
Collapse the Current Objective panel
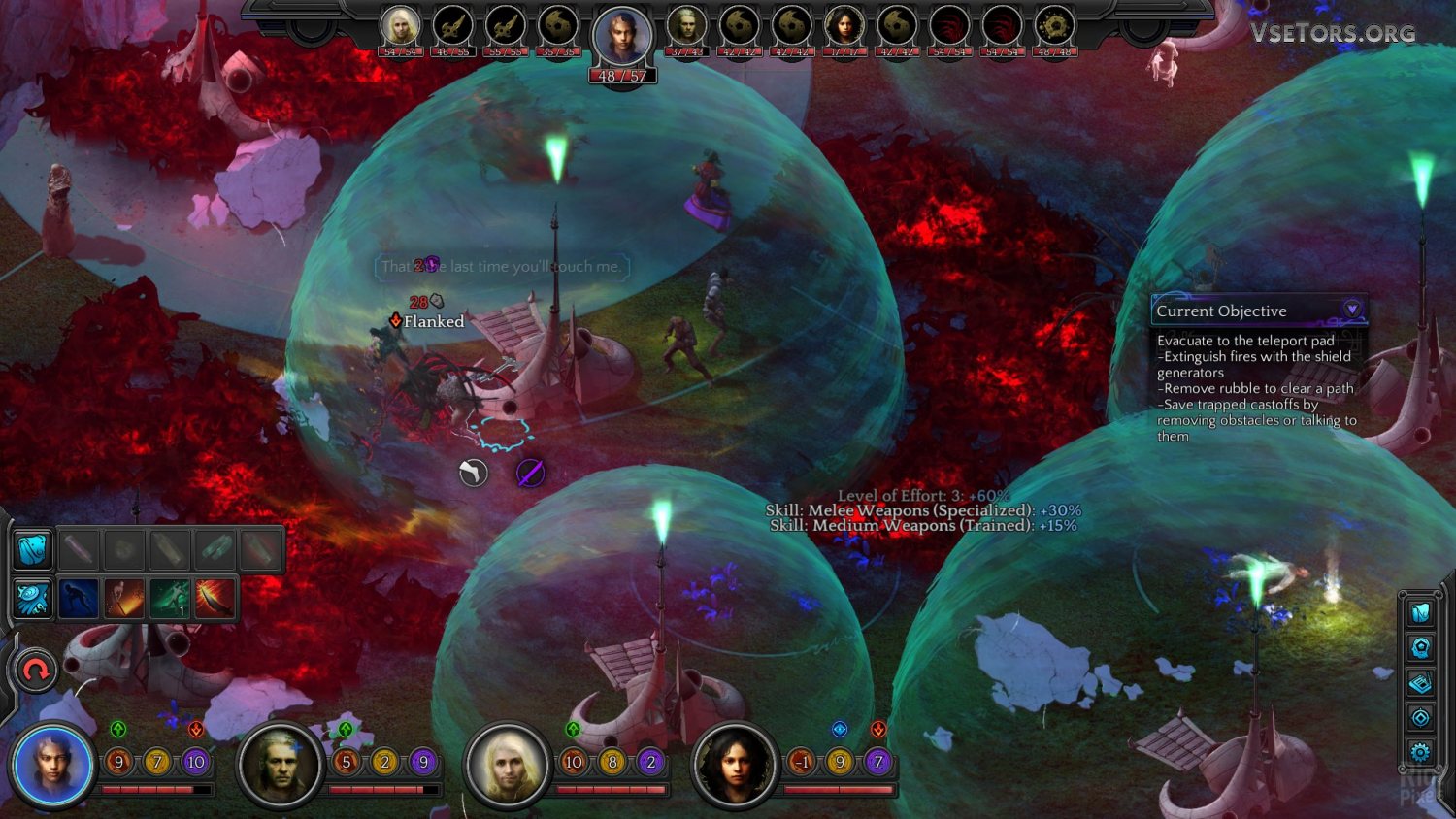(1351, 310)
